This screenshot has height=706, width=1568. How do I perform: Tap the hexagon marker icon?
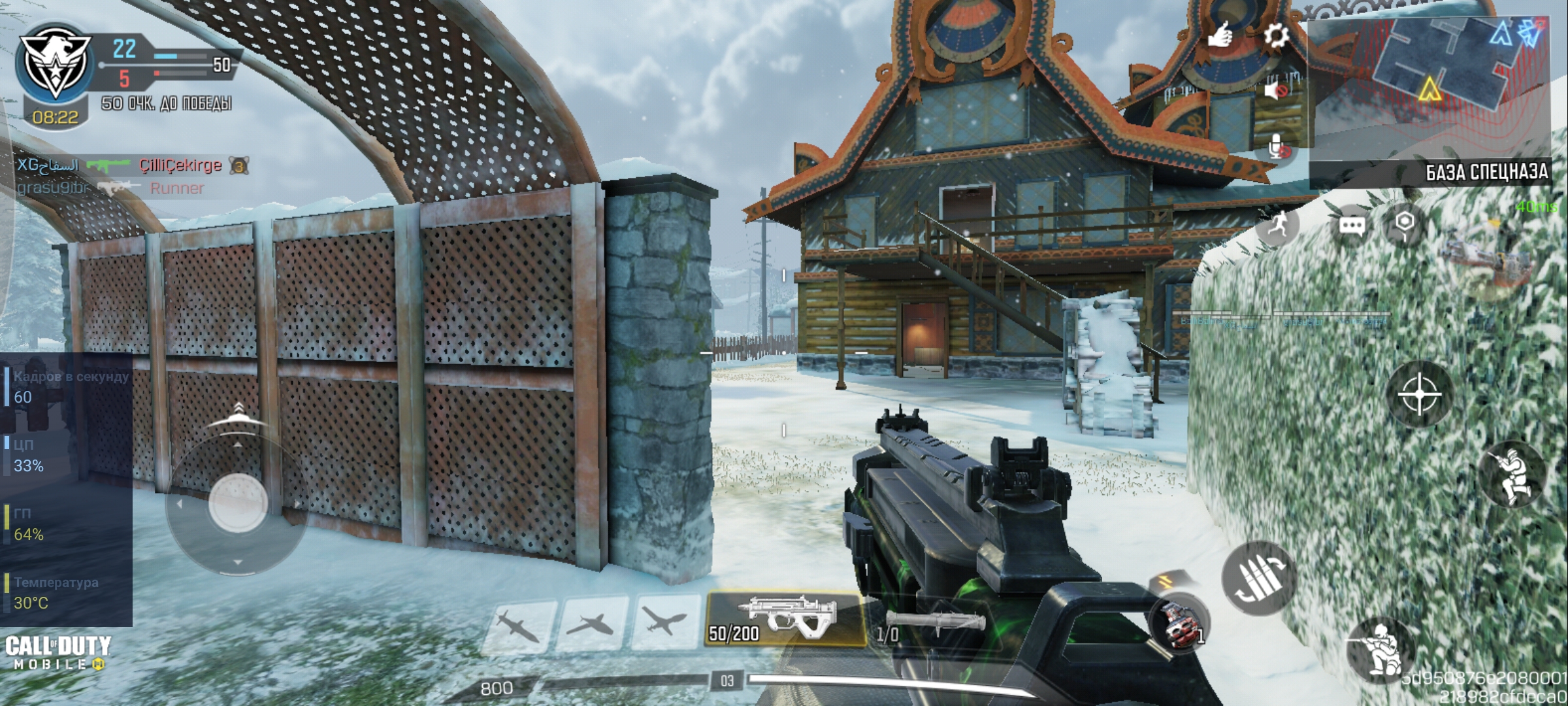1405,223
